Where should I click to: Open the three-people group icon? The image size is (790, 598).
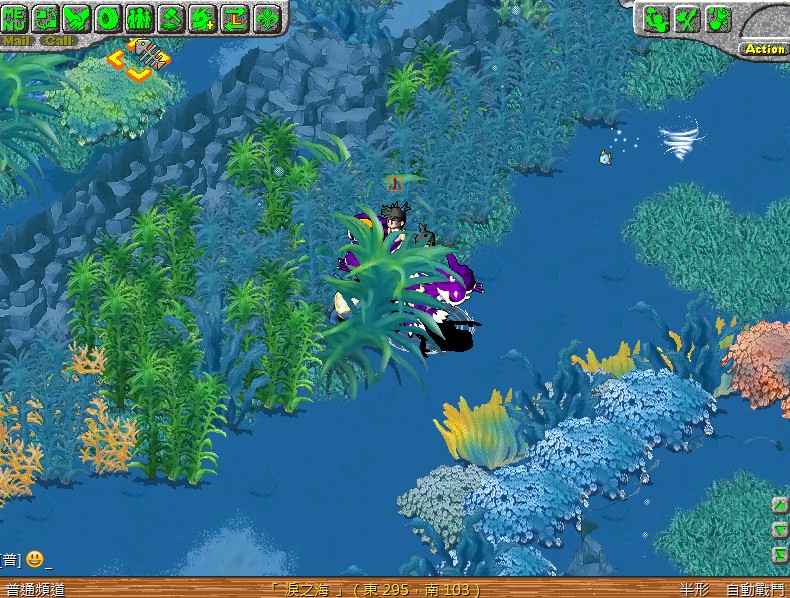[140, 17]
